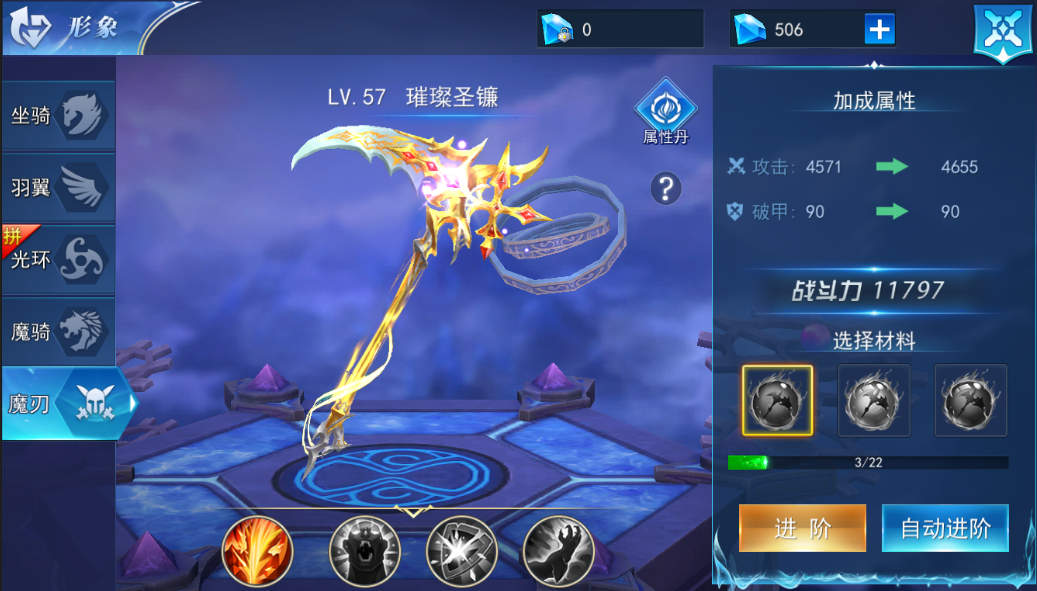This screenshot has width=1037, height=591.
Task: Switch to the 坐骑 mount tab
Action: 58,116
